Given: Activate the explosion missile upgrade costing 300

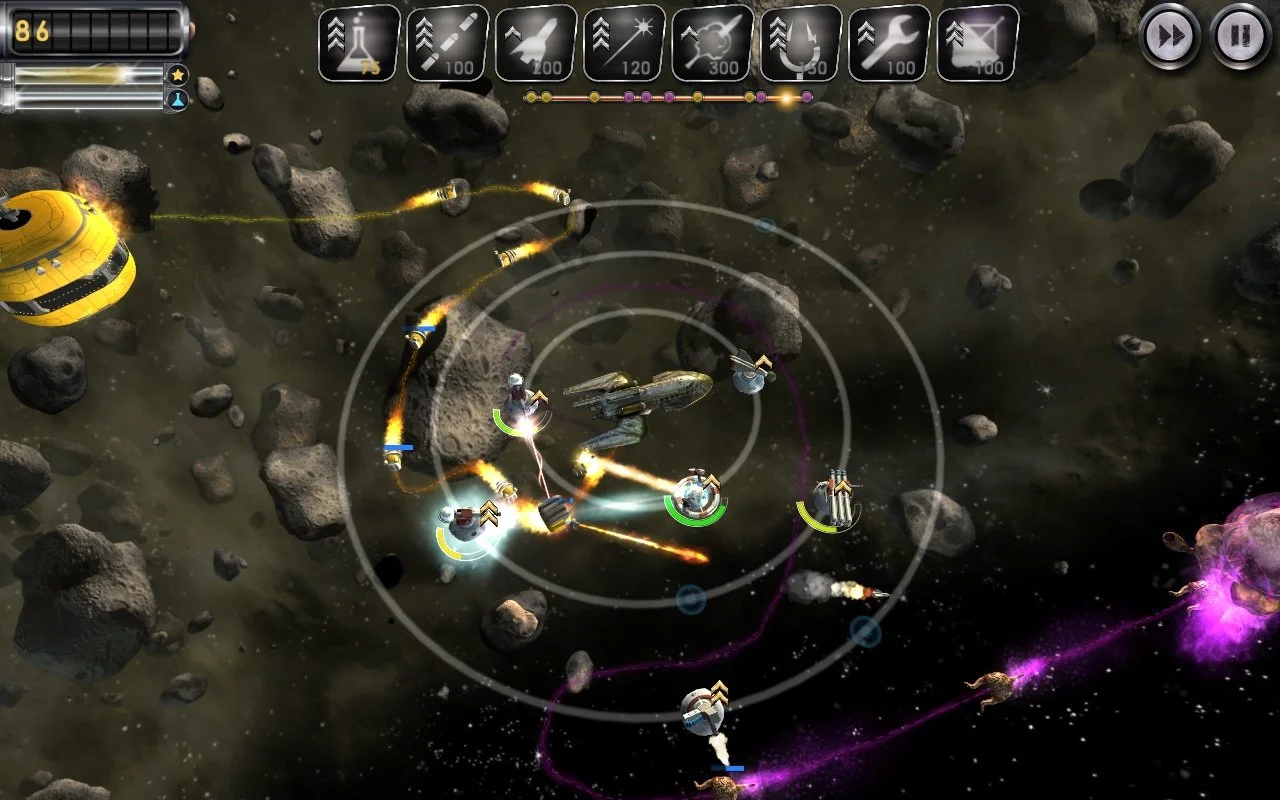Looking at the screenshot, I should 712,44.
